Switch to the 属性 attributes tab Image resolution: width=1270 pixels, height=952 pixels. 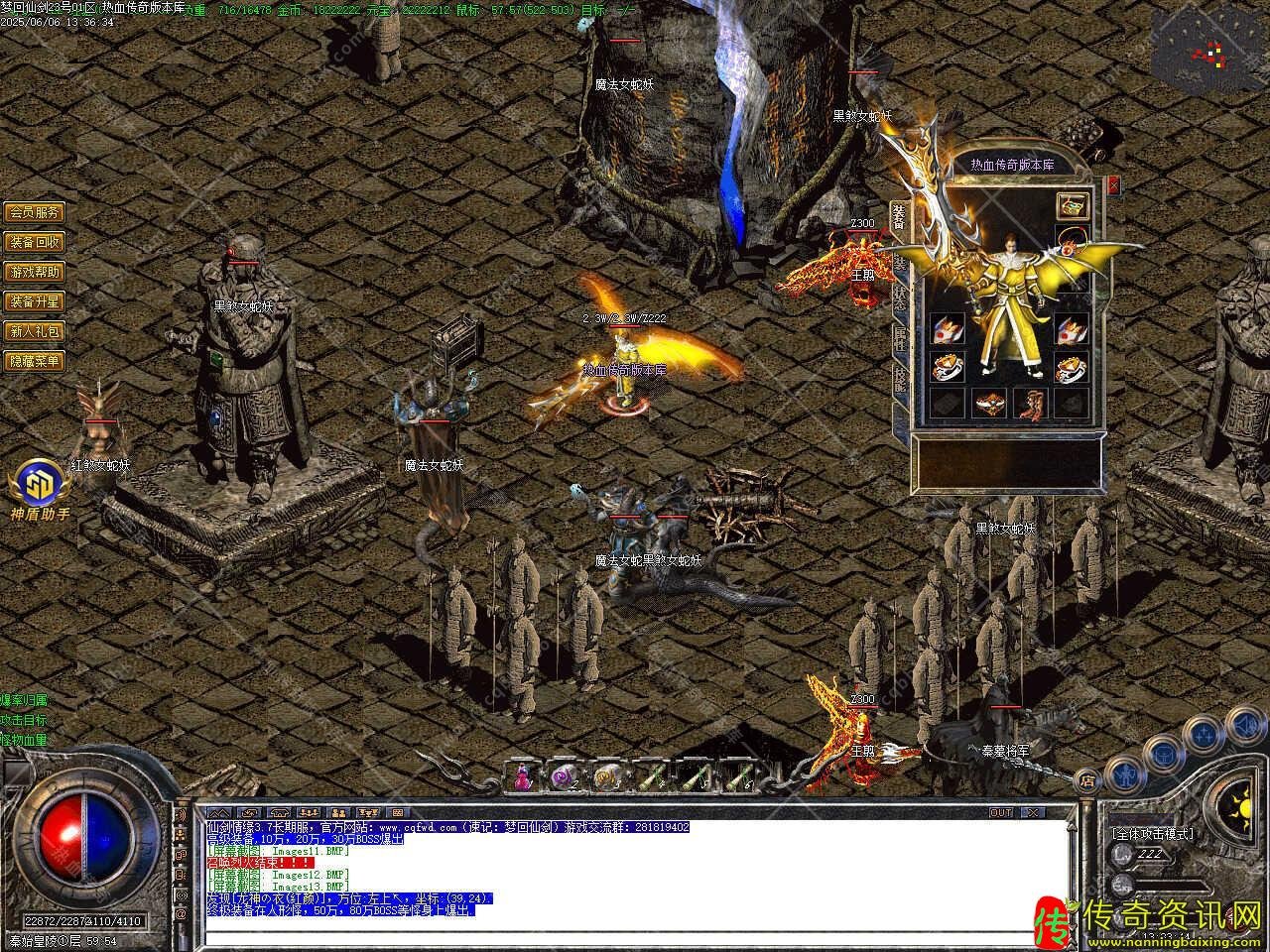[x=900, y=339]
